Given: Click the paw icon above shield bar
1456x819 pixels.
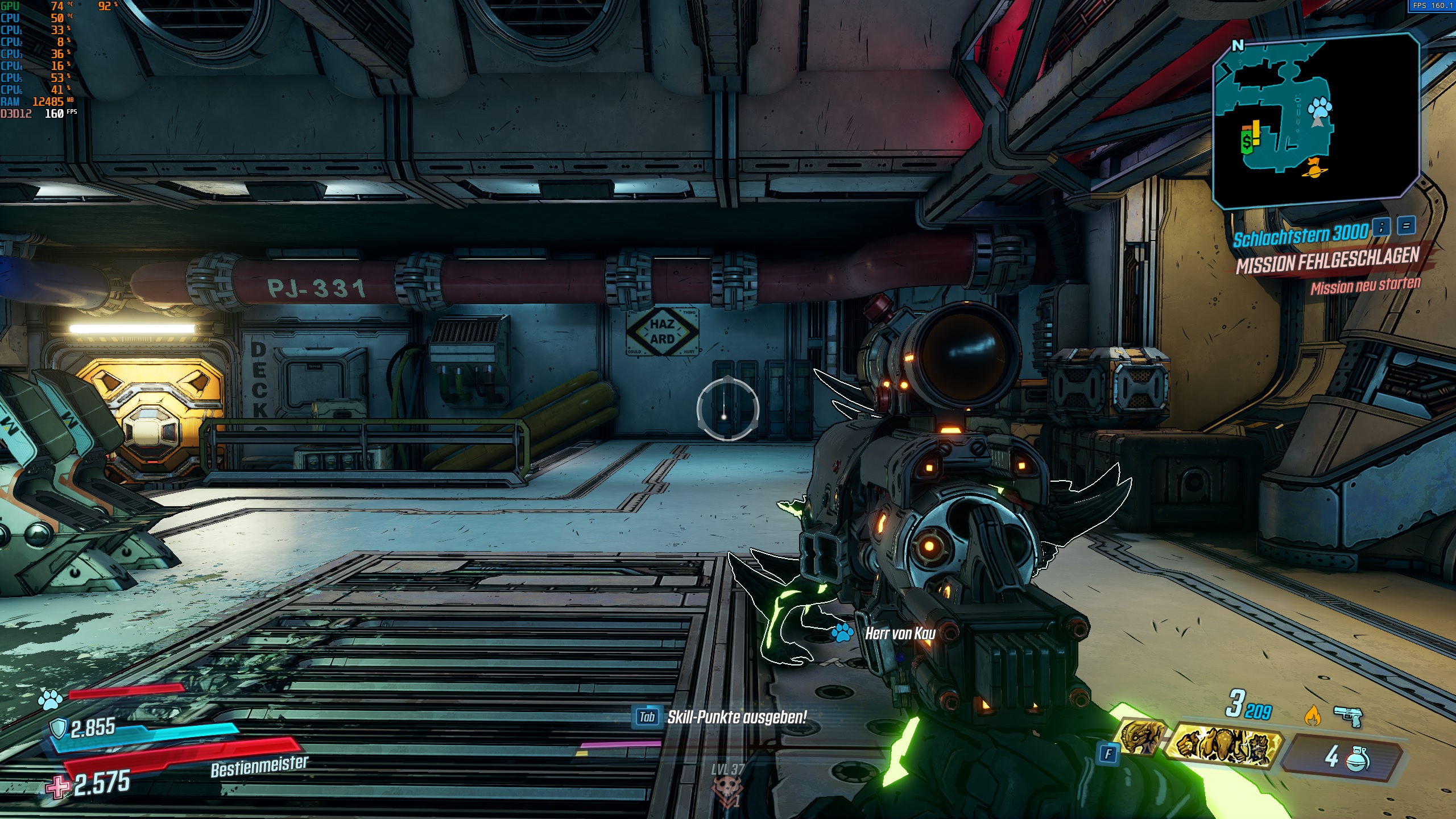Looking at the screenshot, I should [x=50, y=700].
